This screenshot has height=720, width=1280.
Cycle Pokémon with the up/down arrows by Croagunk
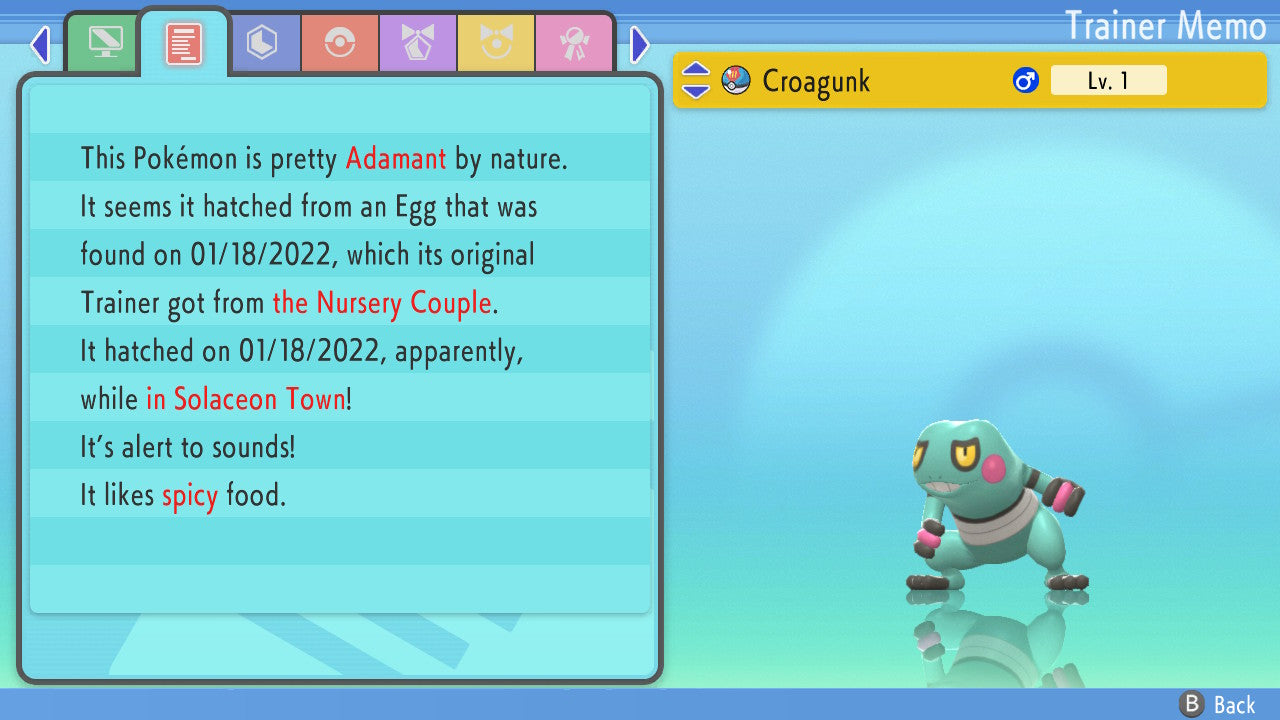click(x=696, y=80)
